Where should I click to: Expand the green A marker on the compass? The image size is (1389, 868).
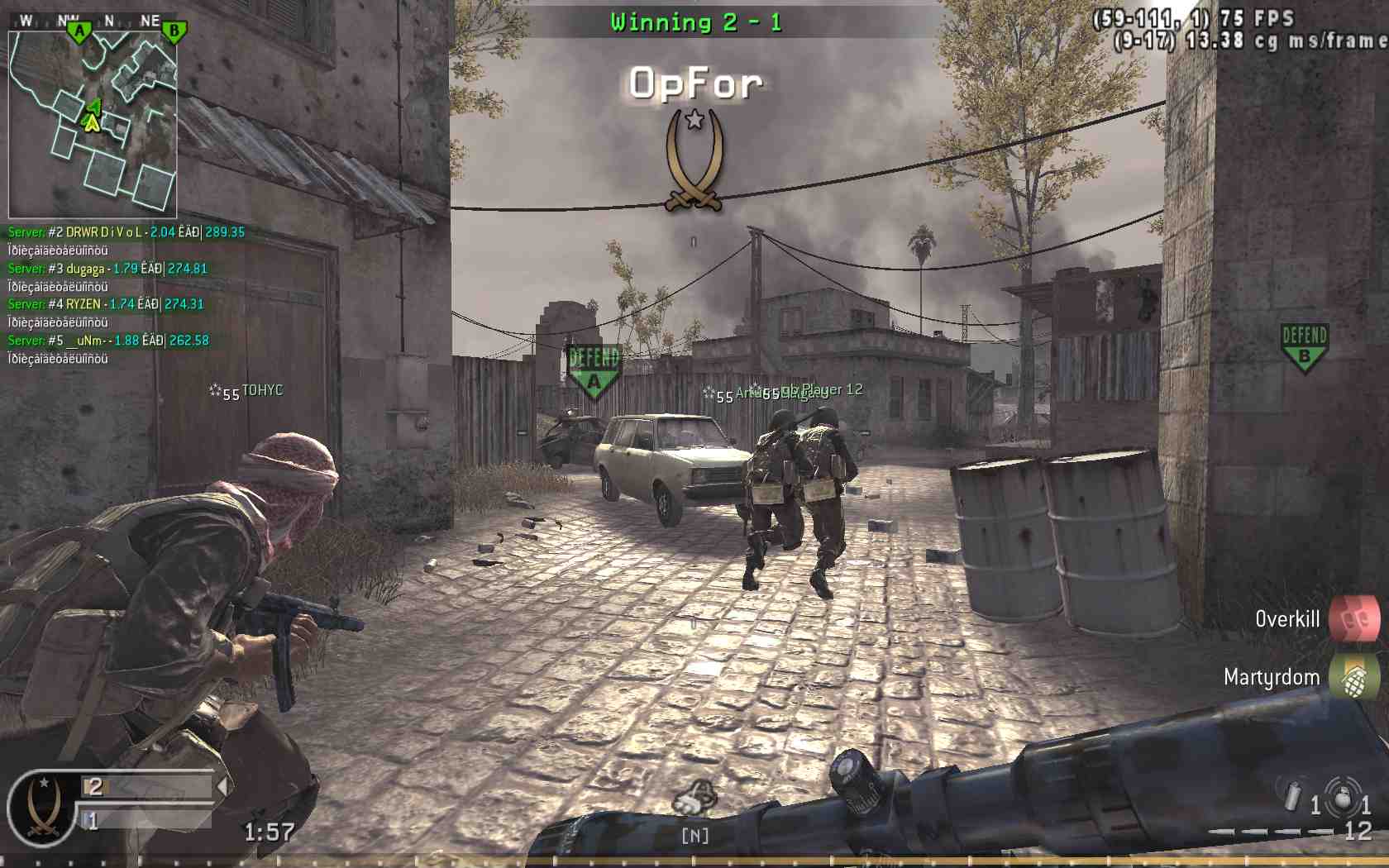coord(79,29)
